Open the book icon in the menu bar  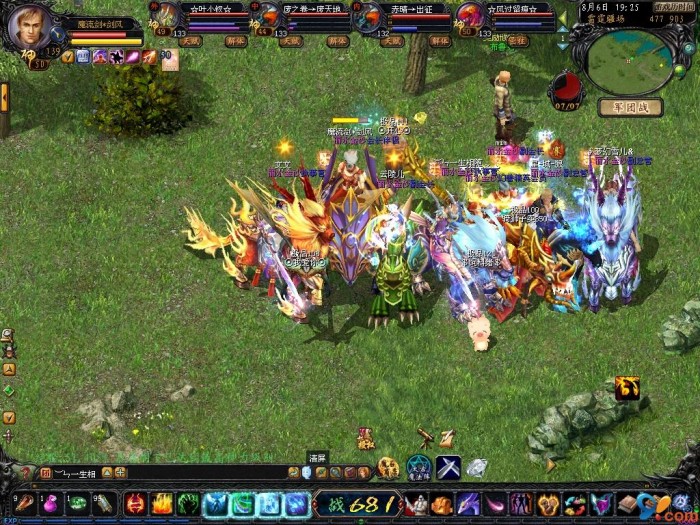(x=627, y=504)
